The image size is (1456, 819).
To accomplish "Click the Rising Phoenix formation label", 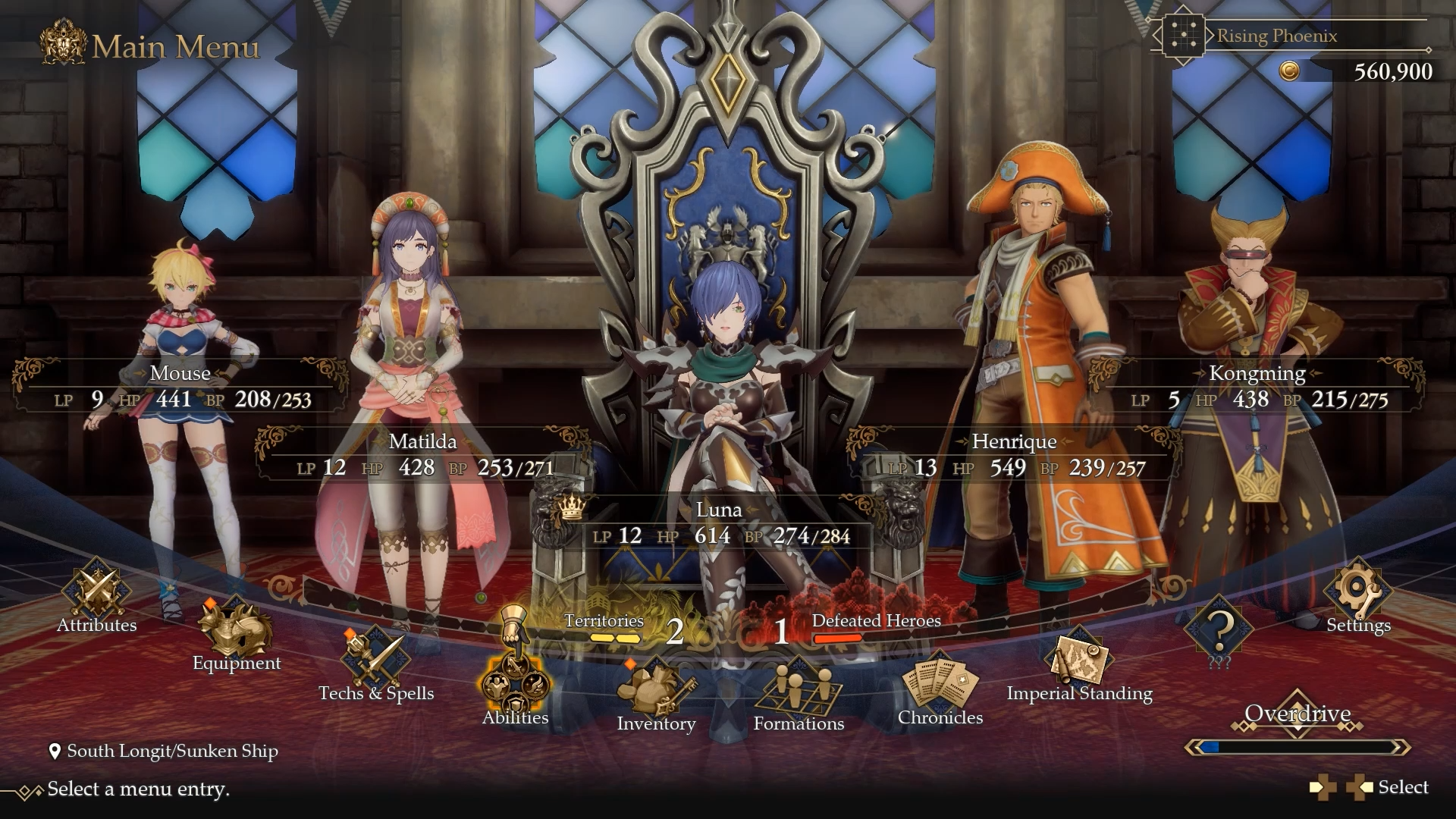I will click(1276, 36).
